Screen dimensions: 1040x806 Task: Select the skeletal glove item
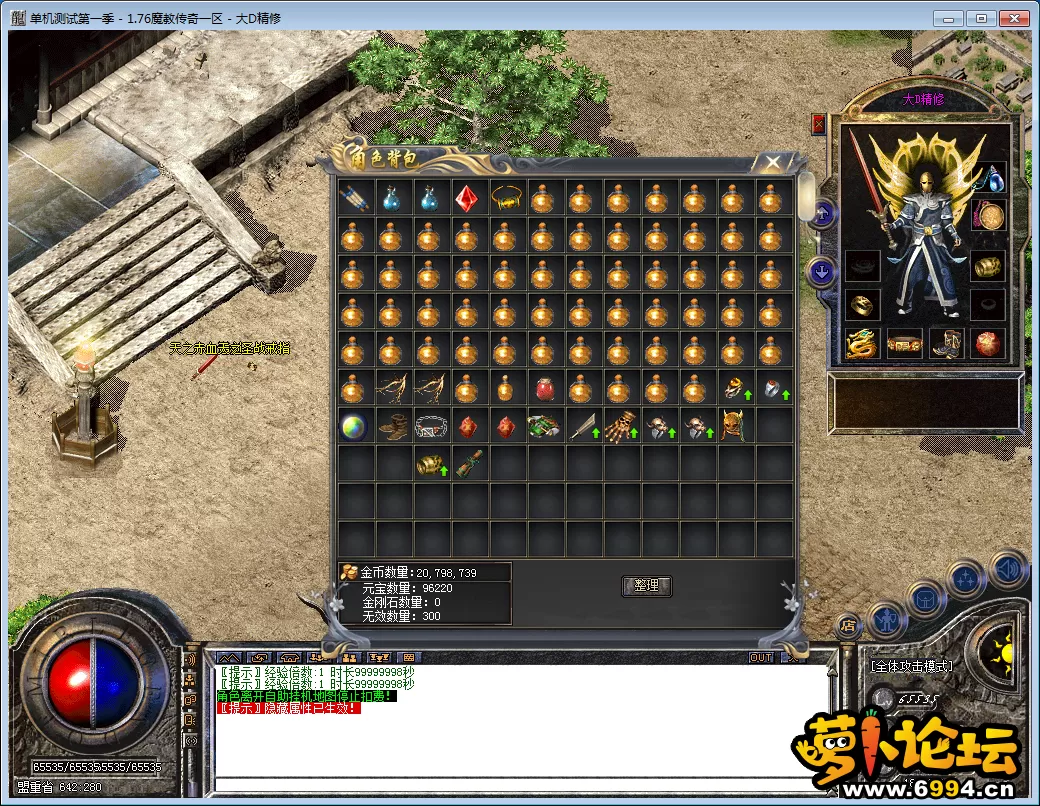(x=619, y=426)
